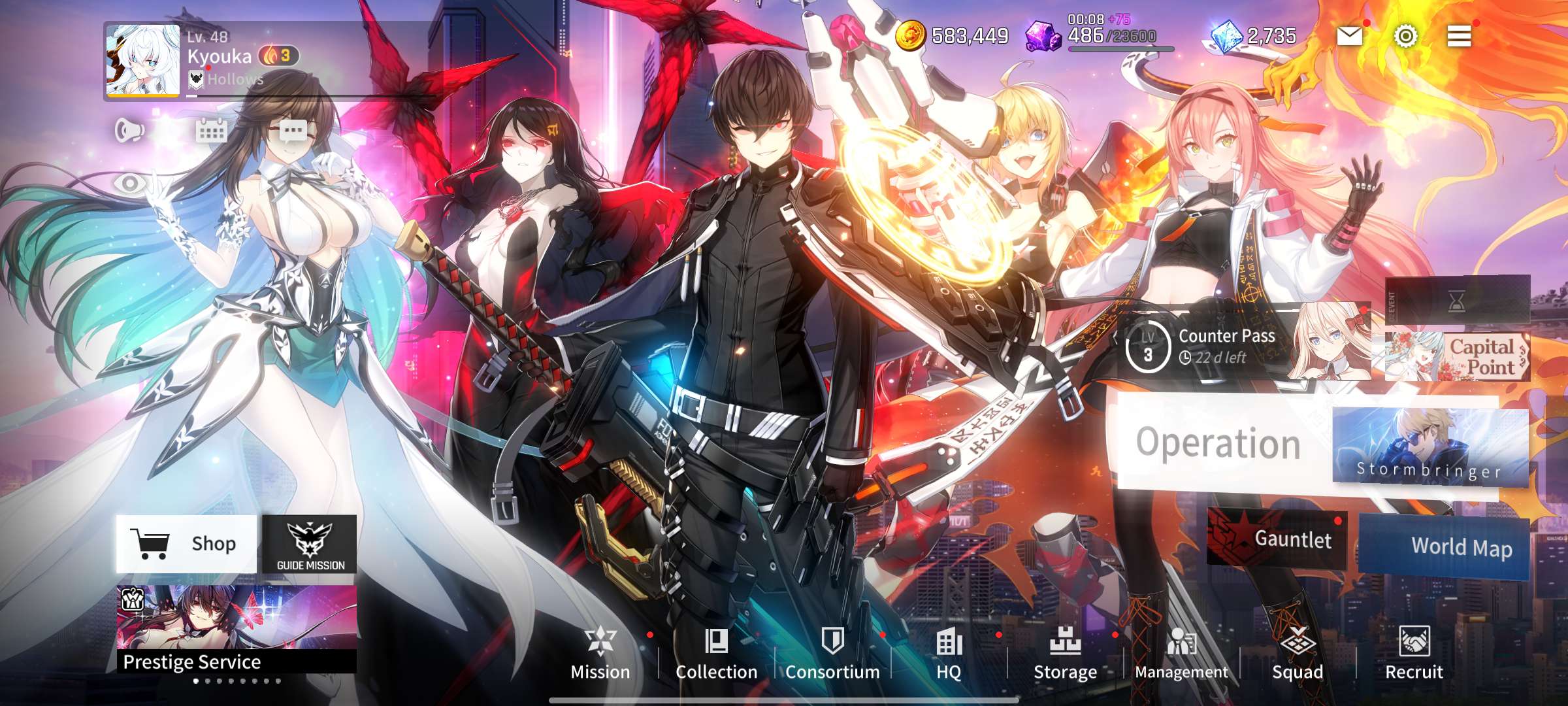Viewport: 1568px width, 706px height.
Task: Open the Recruit screen
Action: pos(1414,654)
